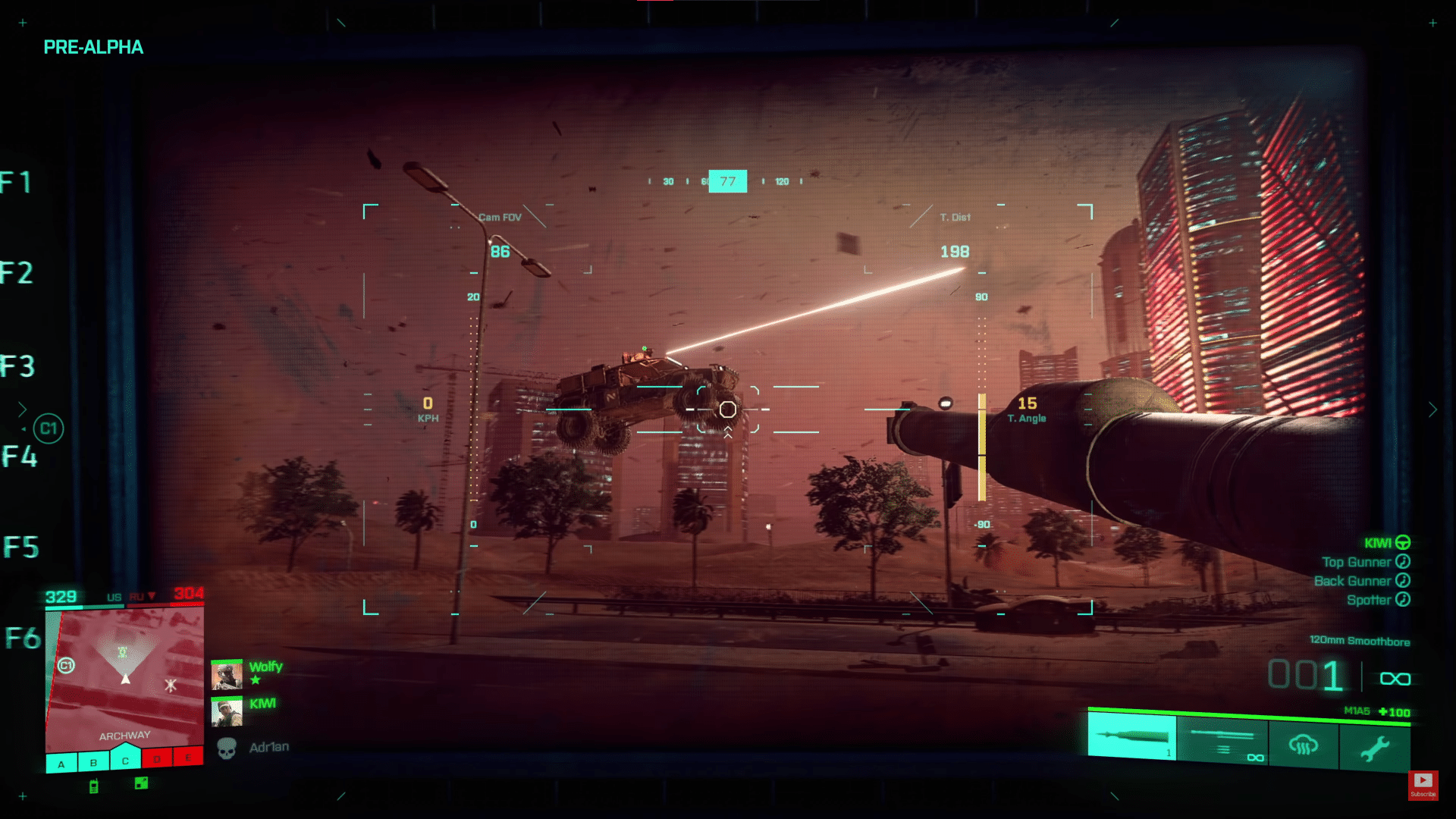Click the green radio icon below minimap
1456x819 pixels.
click(94, 786)
